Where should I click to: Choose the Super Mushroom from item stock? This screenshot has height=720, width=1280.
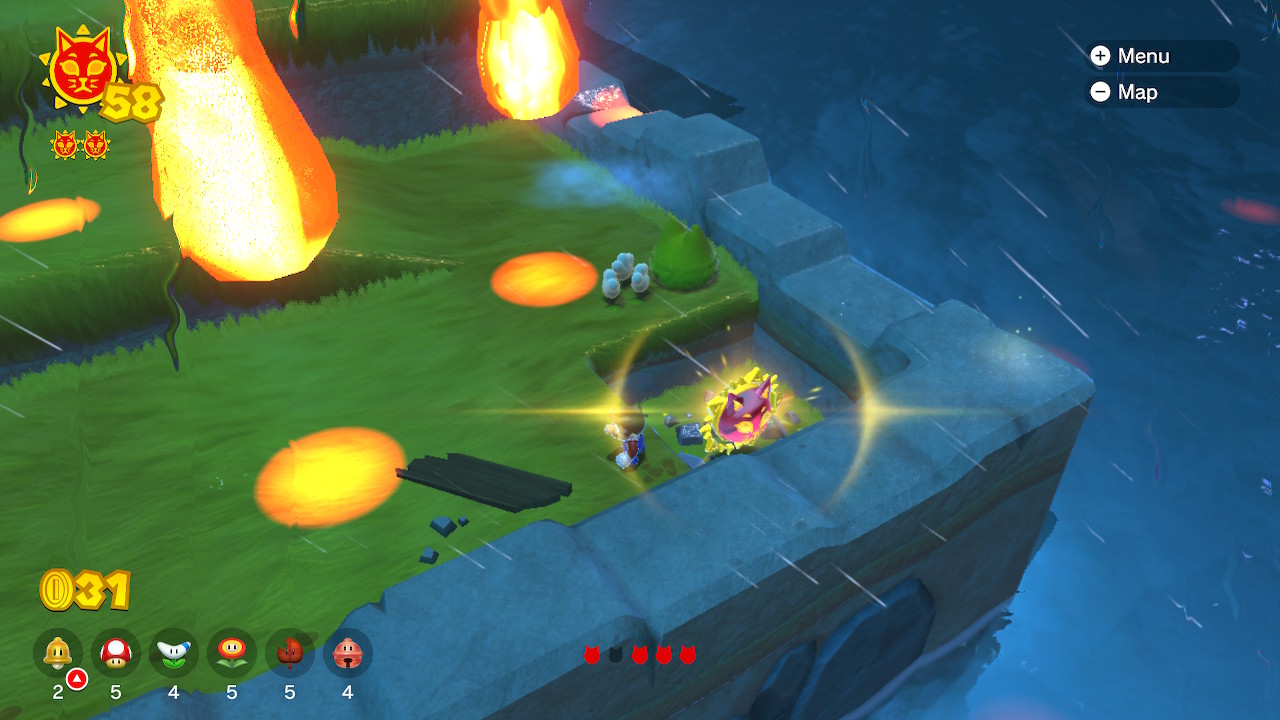click(116, 653)
